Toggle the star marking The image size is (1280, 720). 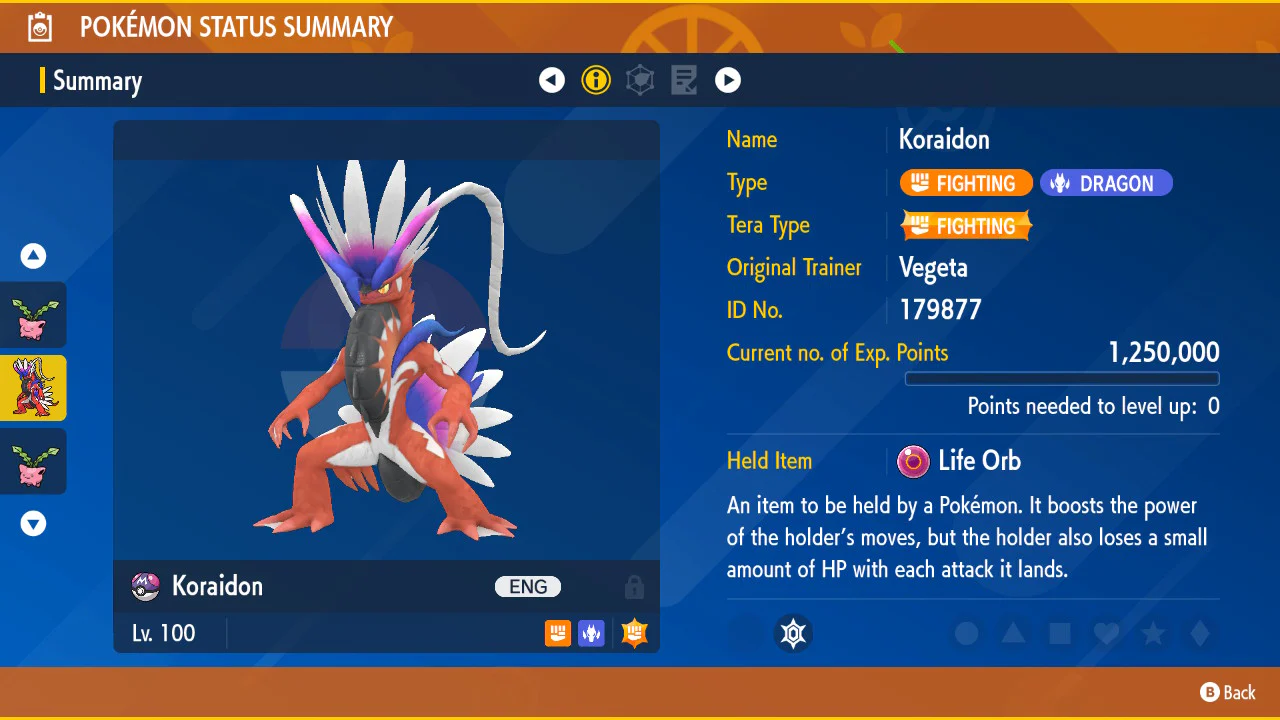pyautogui.click(x=1153, y=633)
